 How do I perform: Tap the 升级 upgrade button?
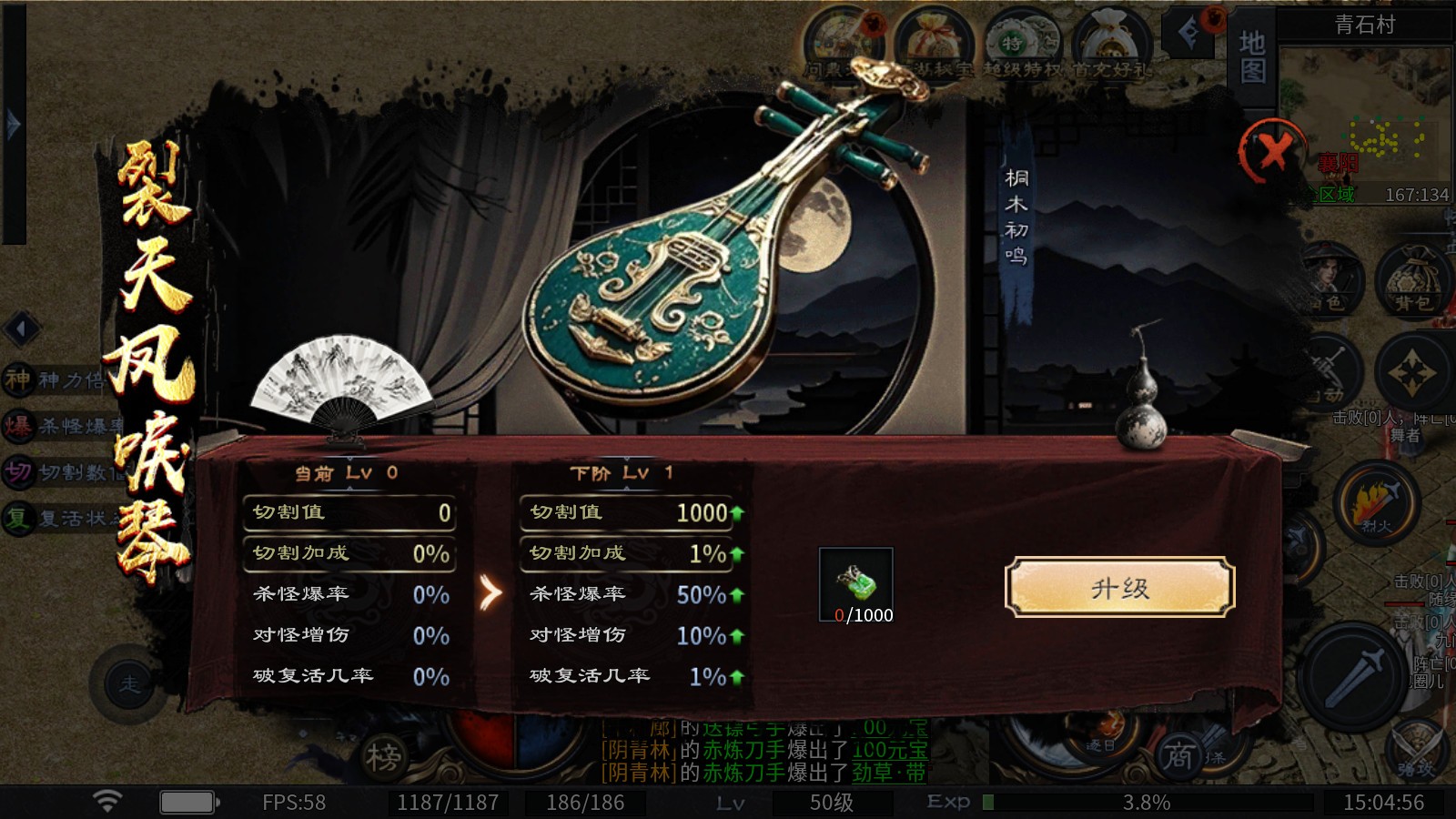[1119, 588]
